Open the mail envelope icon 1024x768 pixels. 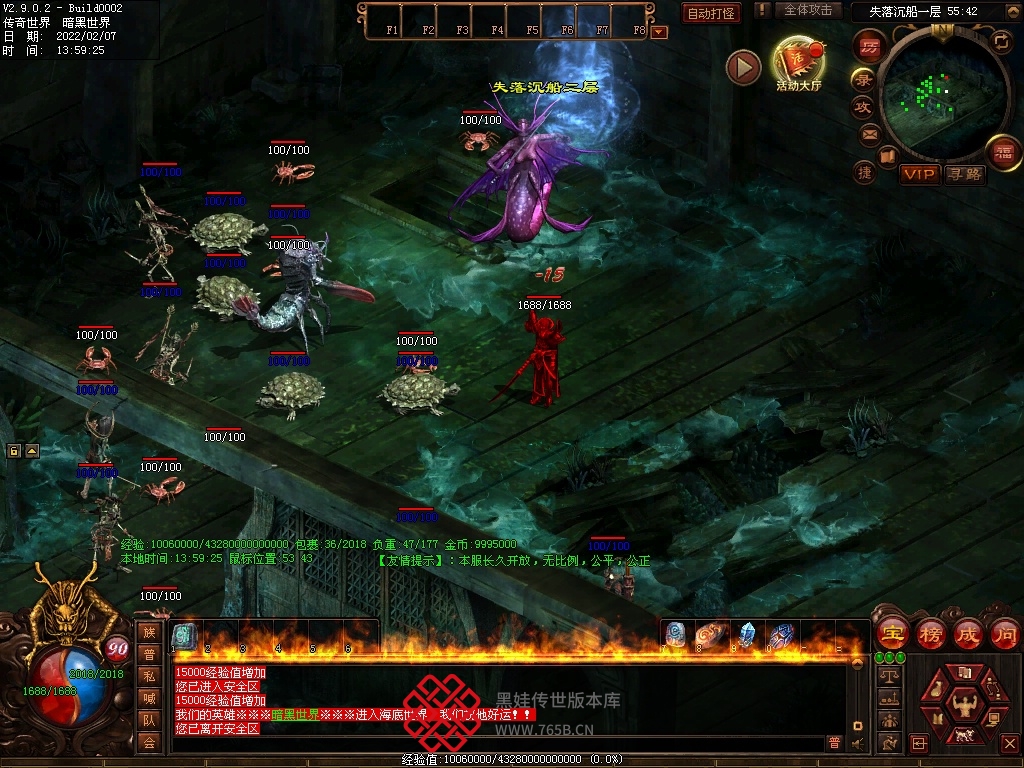coord(869,133)
